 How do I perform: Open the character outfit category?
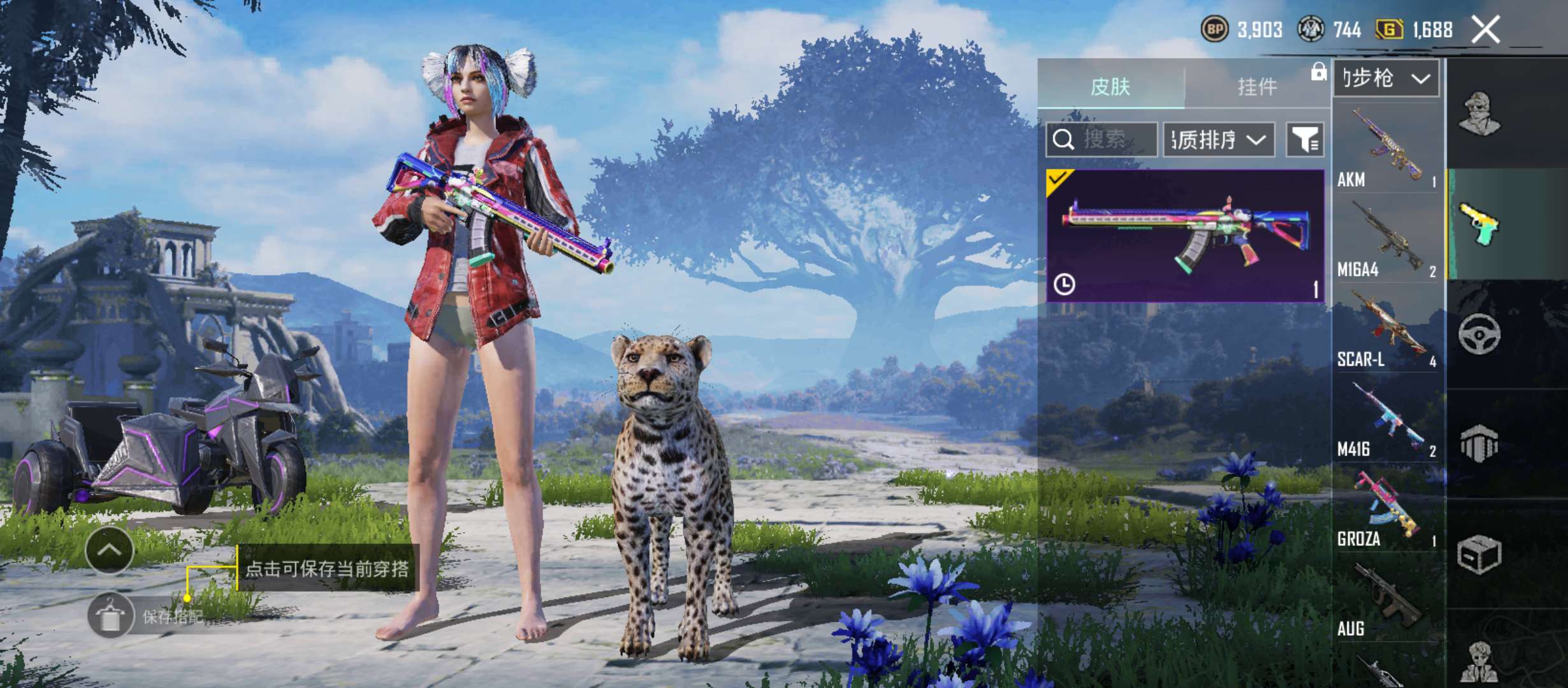point(1480,115)
